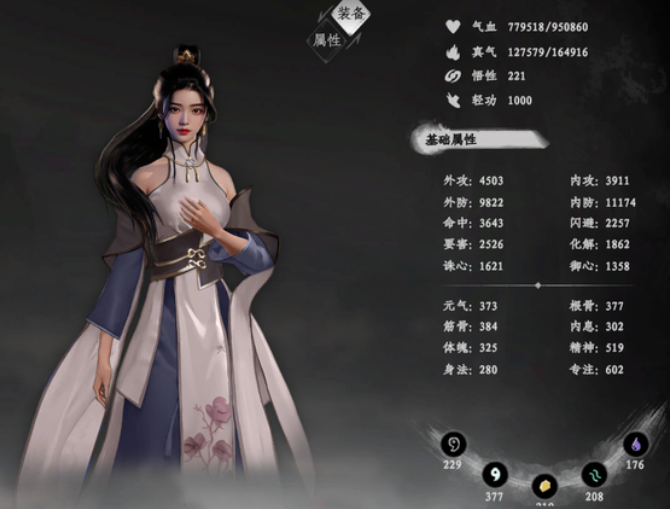This screenshot has height=509, width=670.
Task: Choose the gold nugget element icon
Action: tap(544, 486)
